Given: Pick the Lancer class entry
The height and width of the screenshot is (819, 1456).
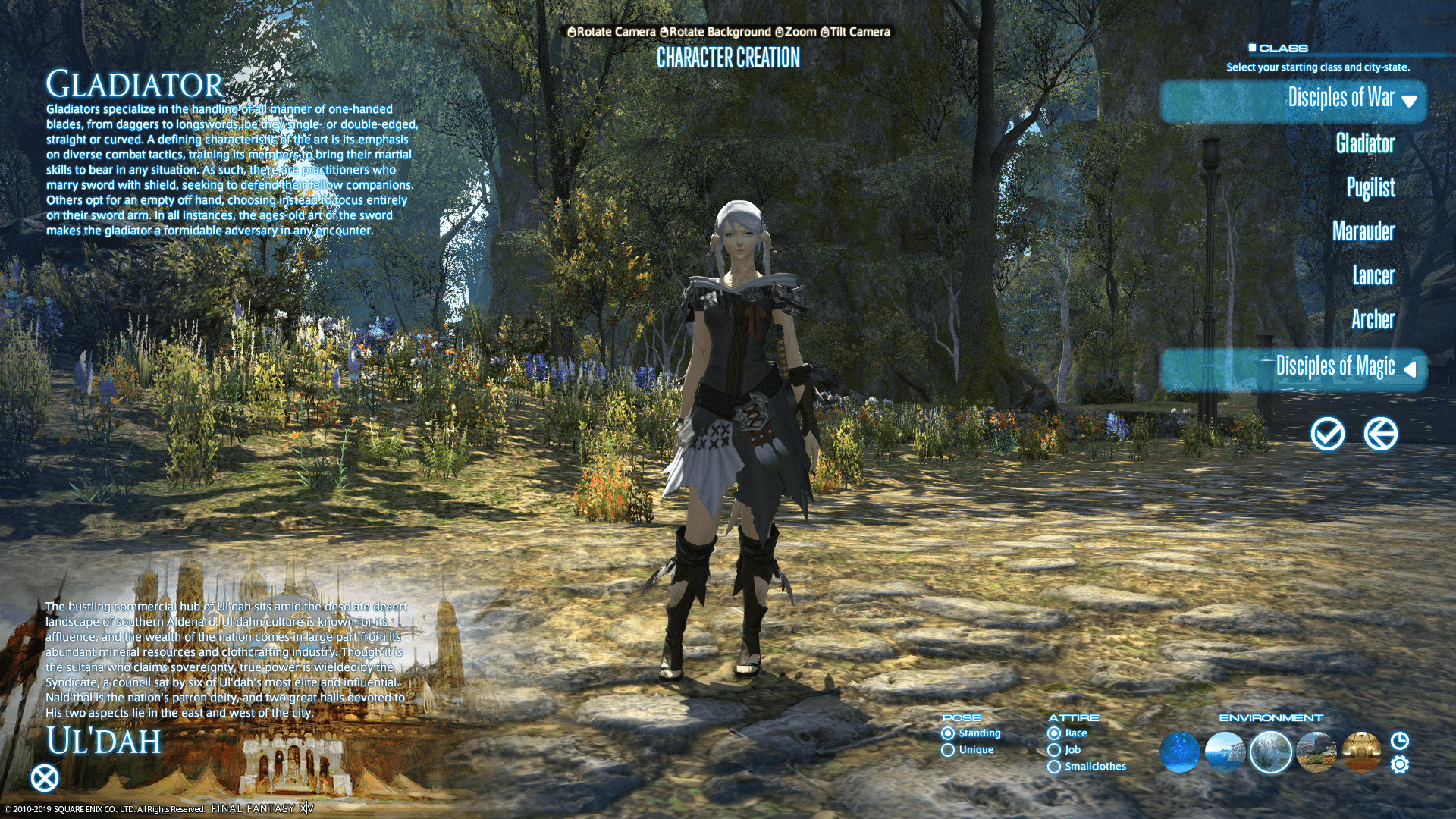Looking at the screenshot, I should (1373, 276).
